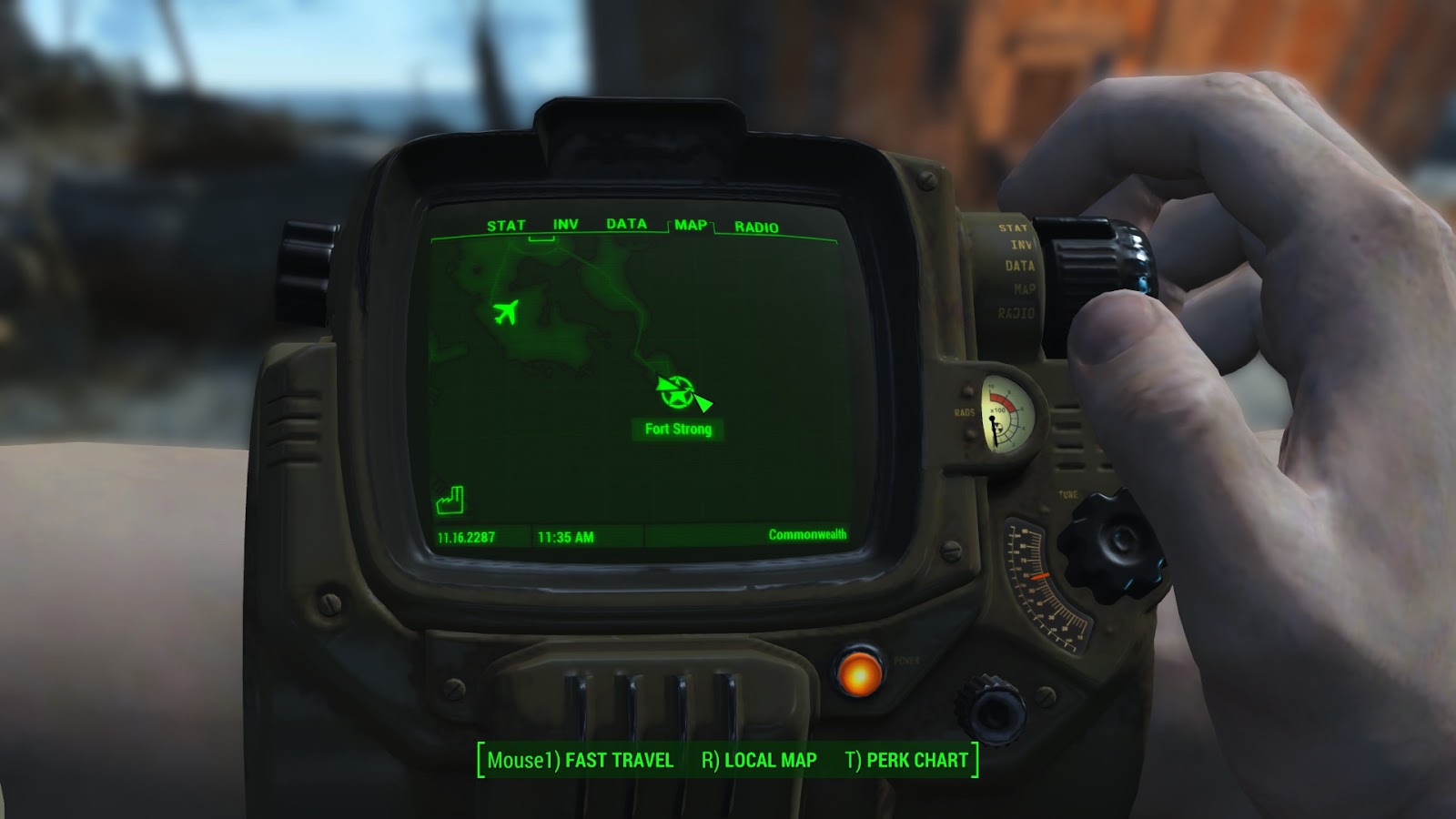
Task: Select the factory icon in the map corner
Action: pyautogui.click(x=451, y=498)
